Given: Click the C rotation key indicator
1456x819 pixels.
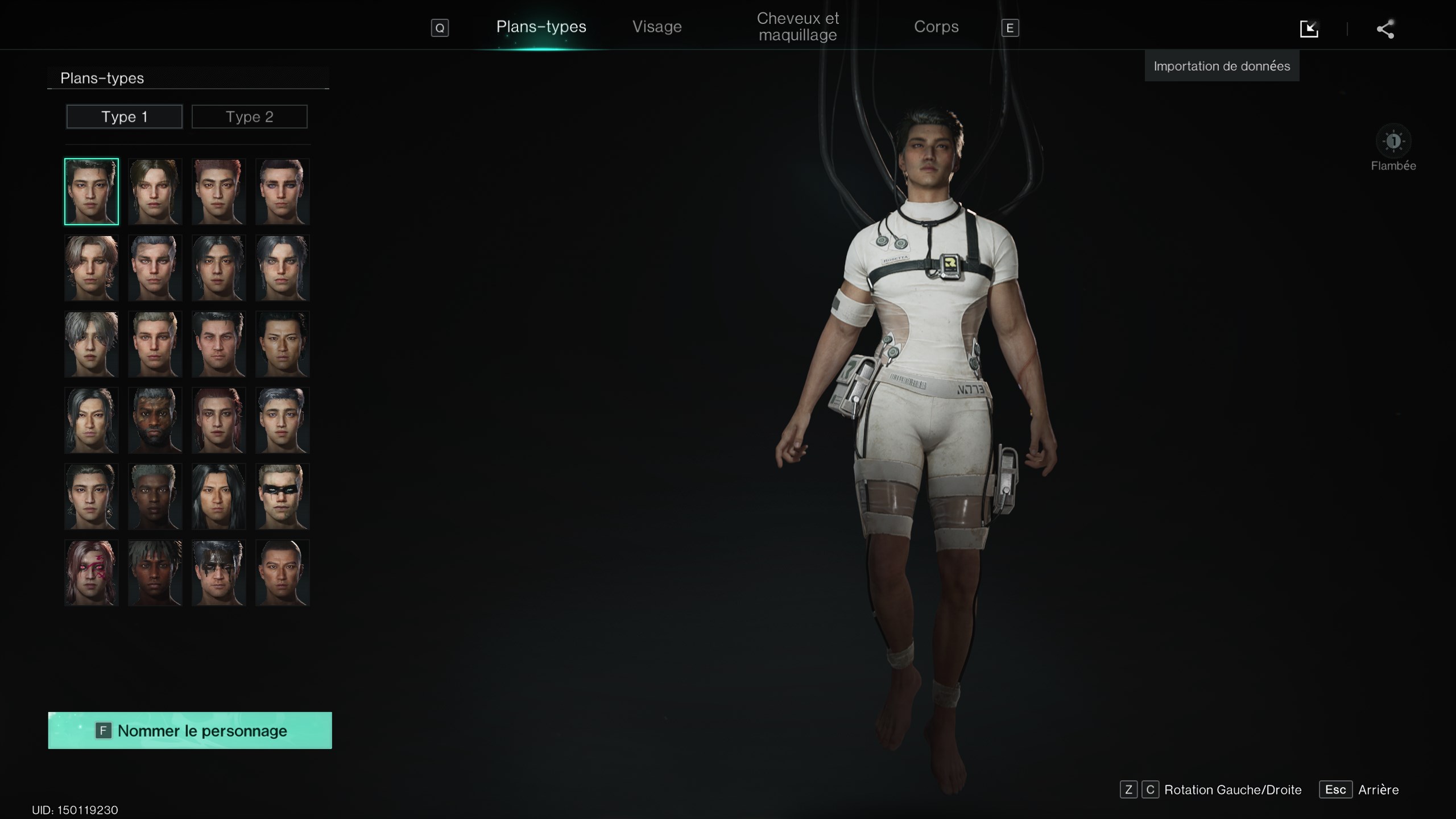Looking at the screenshot, I should pyautogui.click(x=1150, y=789).
